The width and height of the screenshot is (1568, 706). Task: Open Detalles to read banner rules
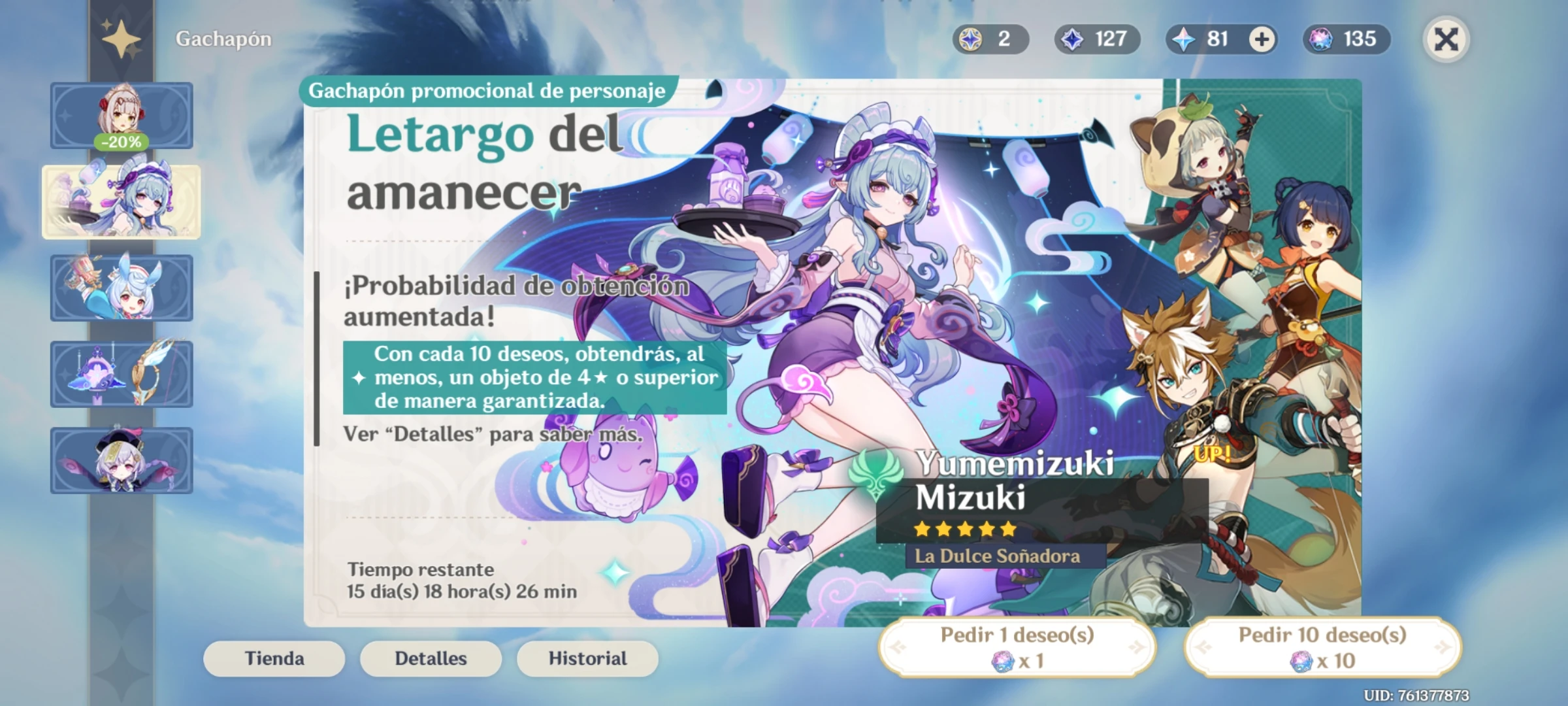431,659
